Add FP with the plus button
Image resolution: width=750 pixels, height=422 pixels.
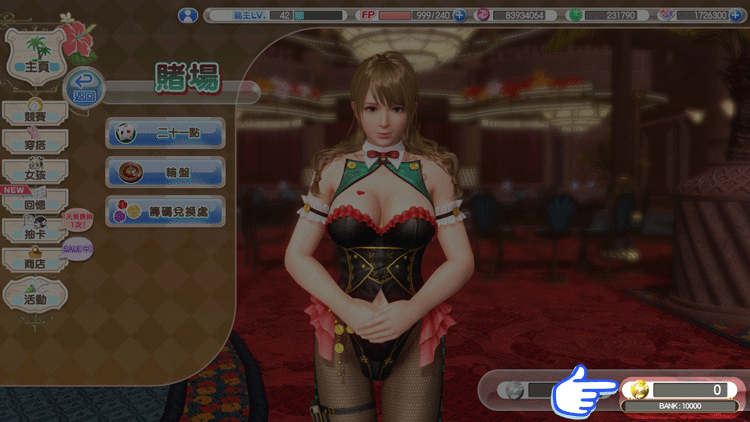[x=459, y=15]
